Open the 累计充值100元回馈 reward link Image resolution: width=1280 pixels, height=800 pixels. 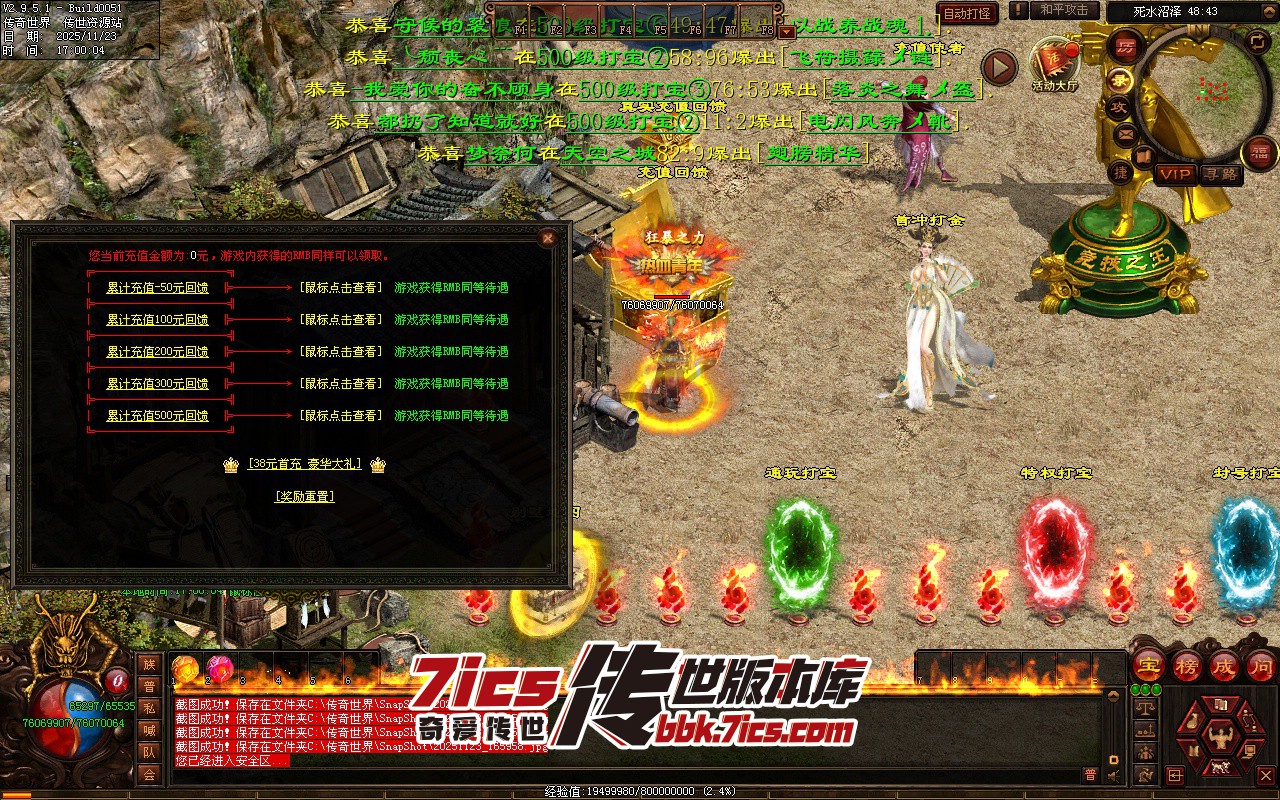point(157,320)
